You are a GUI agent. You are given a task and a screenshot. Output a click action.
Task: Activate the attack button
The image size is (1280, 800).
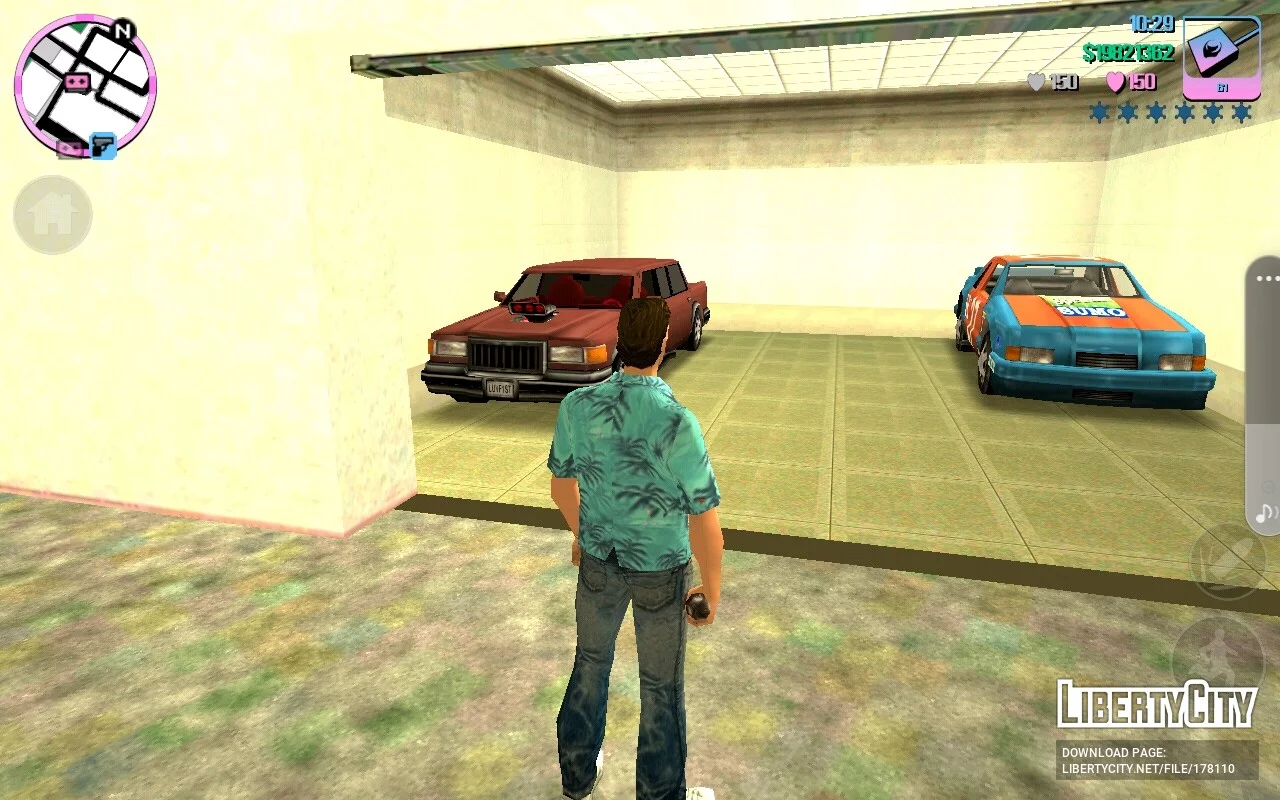tap(1228, 562)
